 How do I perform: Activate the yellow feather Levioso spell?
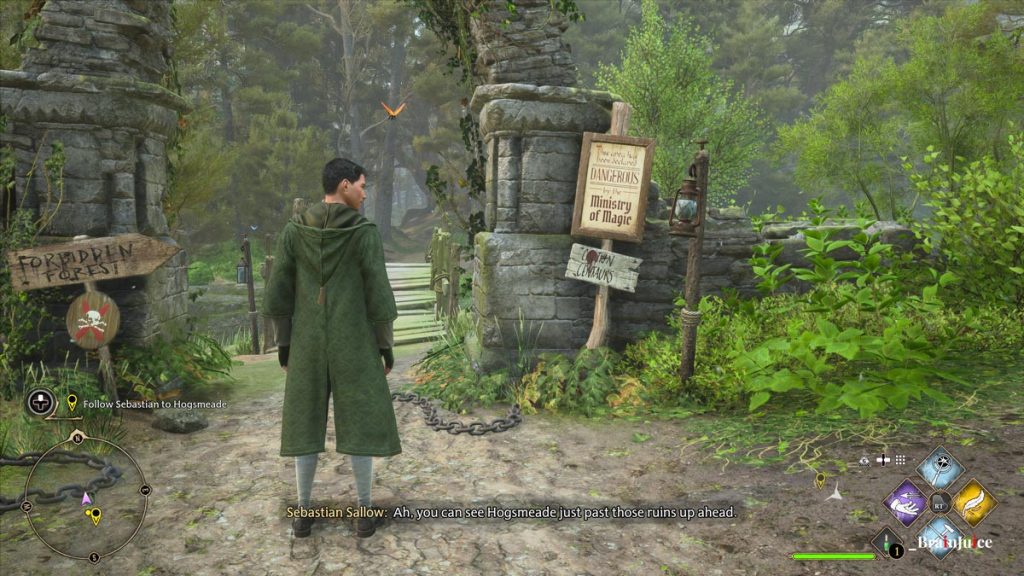[x=974, y=502]
